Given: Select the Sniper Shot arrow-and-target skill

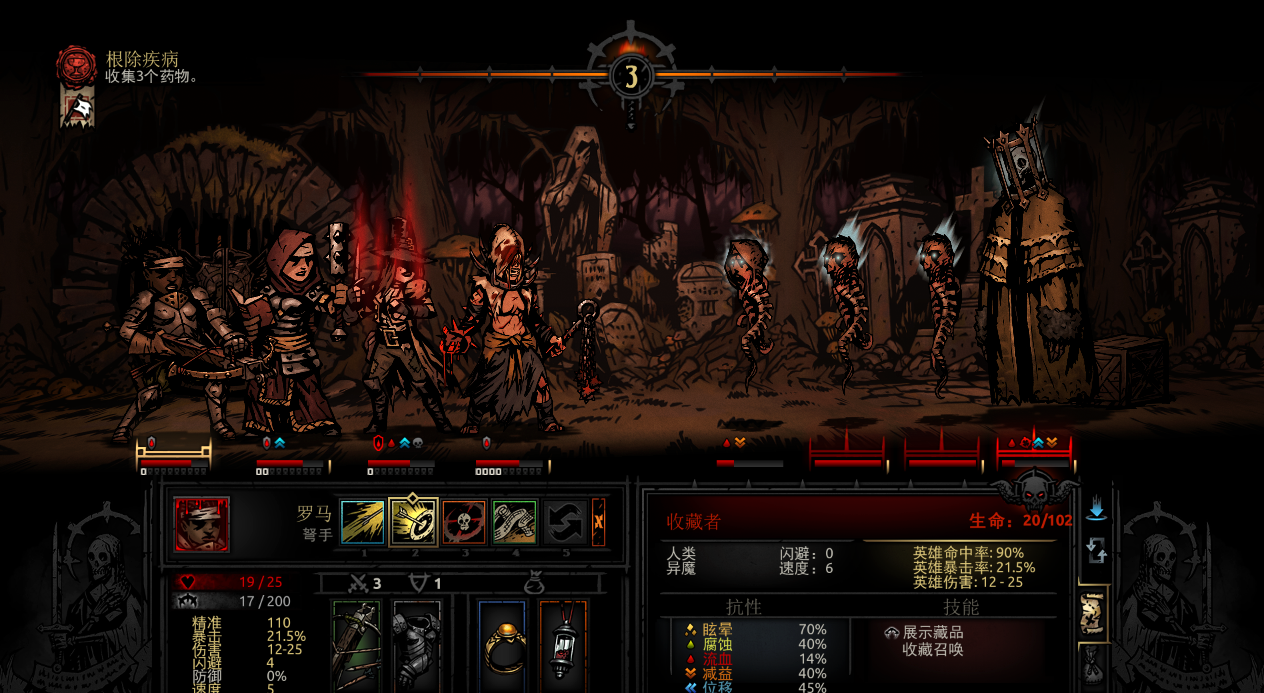Looking at the screenshot, I should coord(413,522).
